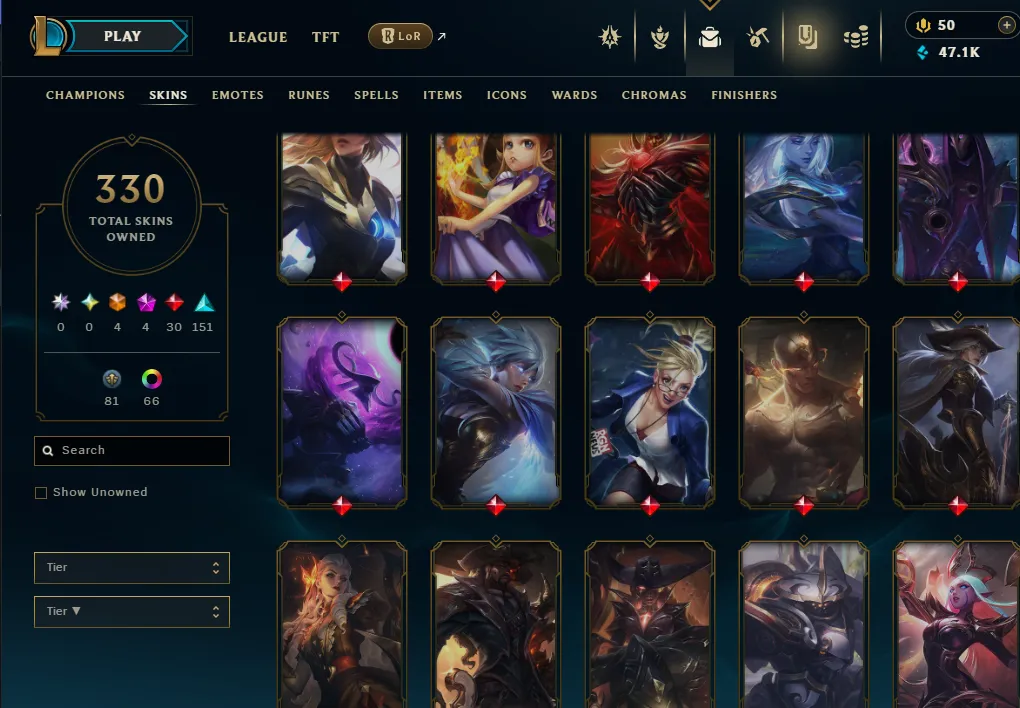Open the hammer and gem Loot icon
Image resolution: width=1020 pixels, height=708 pixels.
pos(757,38)
